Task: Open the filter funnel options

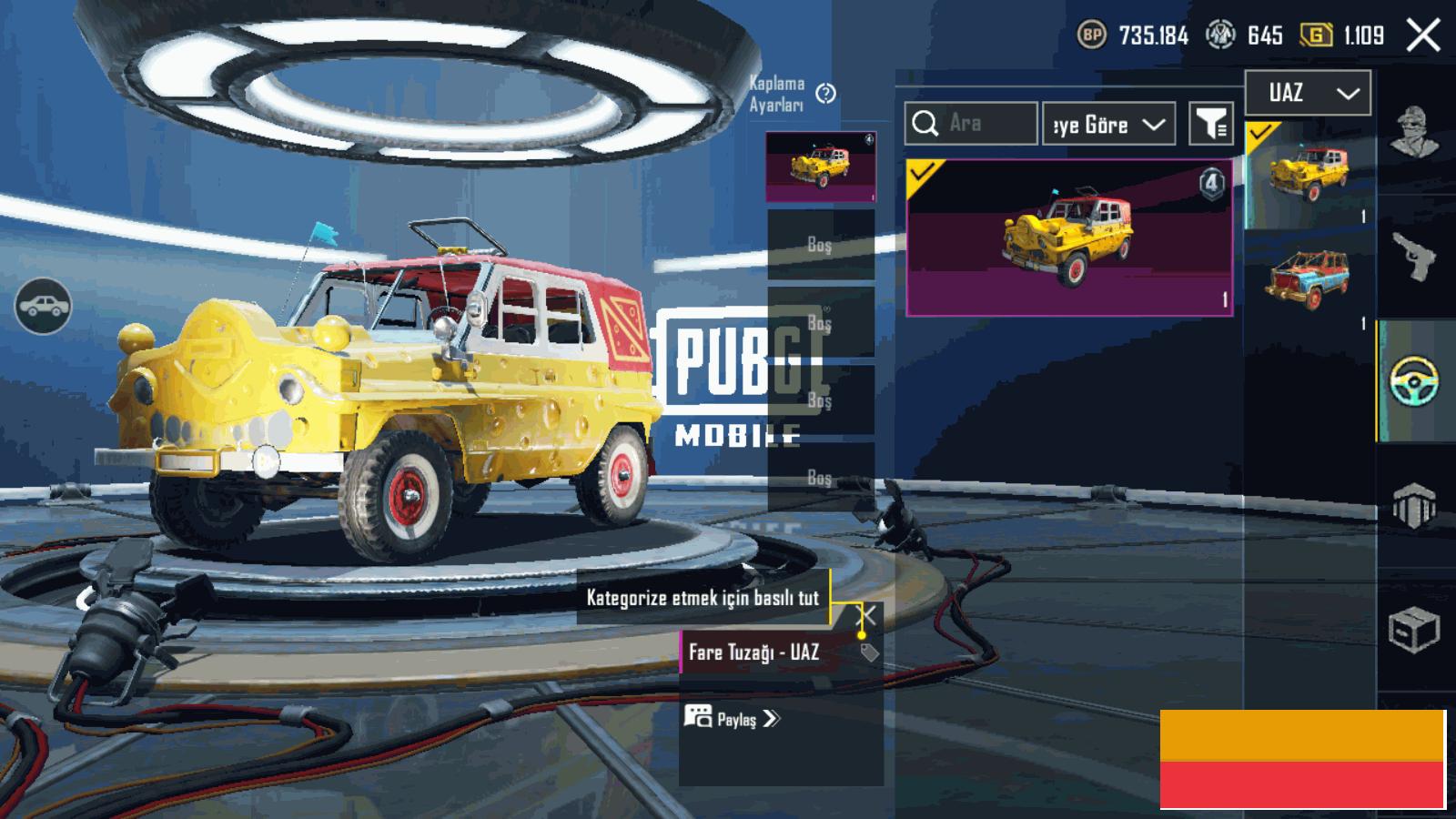Action: coord(1210,124)
